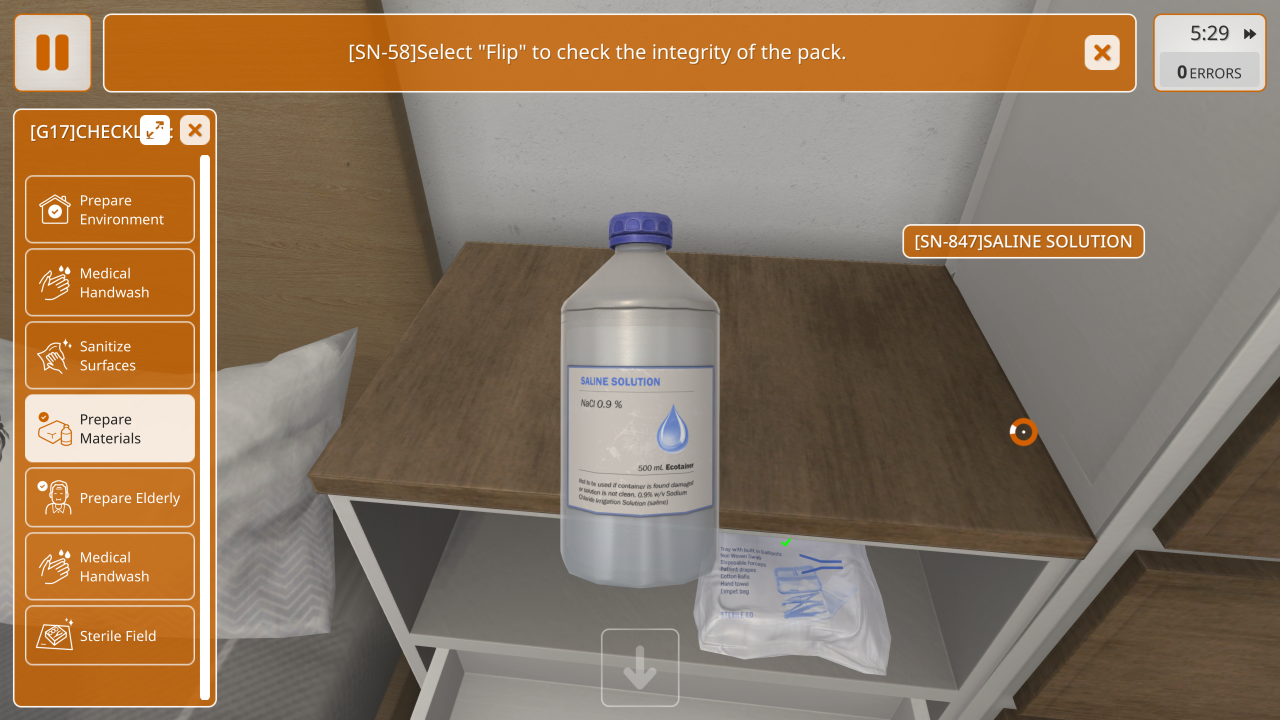The height and width of the screenshot is (720, 1280).
Task: Select the Prepare Elderly step
Action: (x=110, y=498)
